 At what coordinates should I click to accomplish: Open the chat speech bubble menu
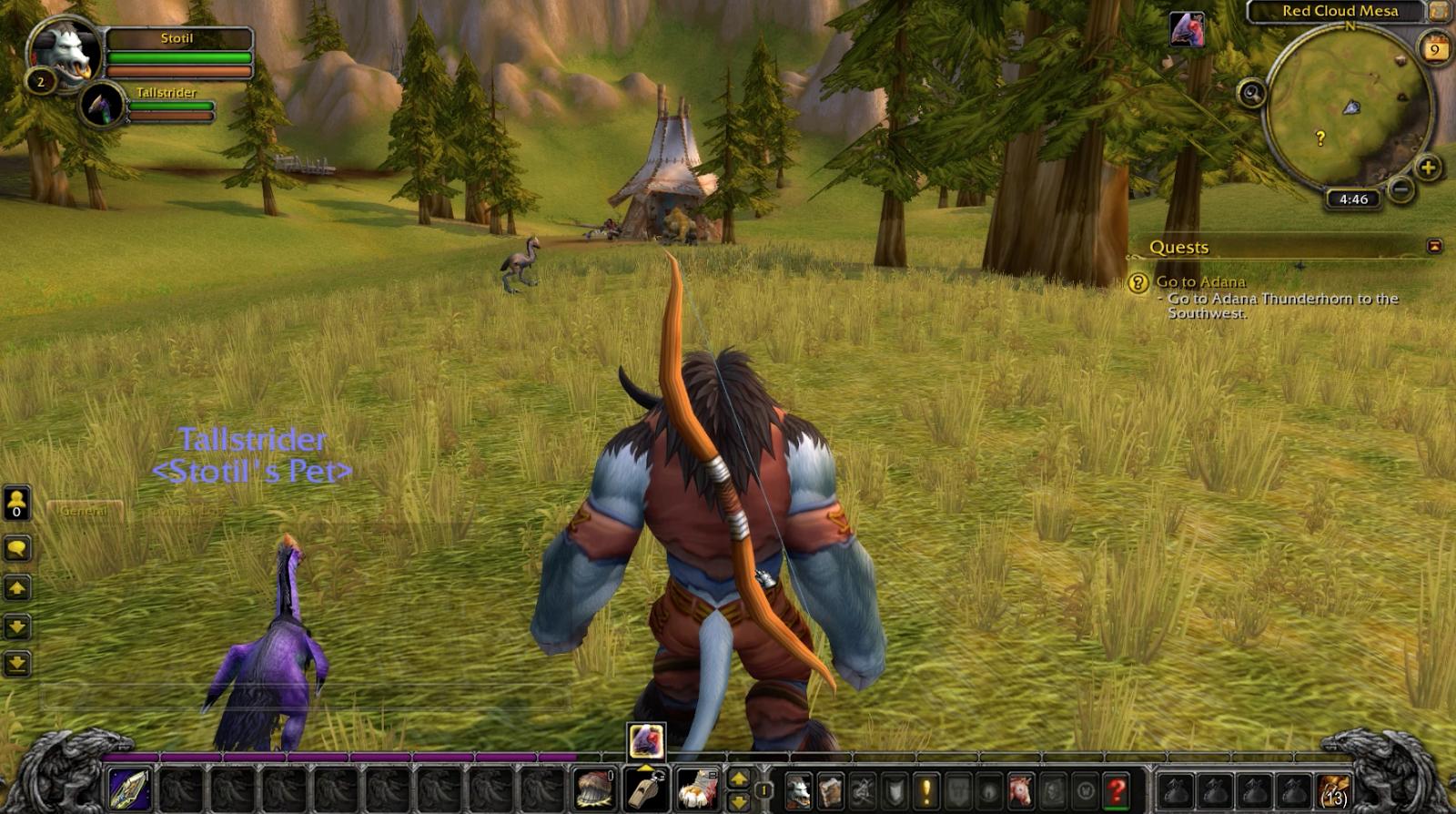[x=17, y=548]
